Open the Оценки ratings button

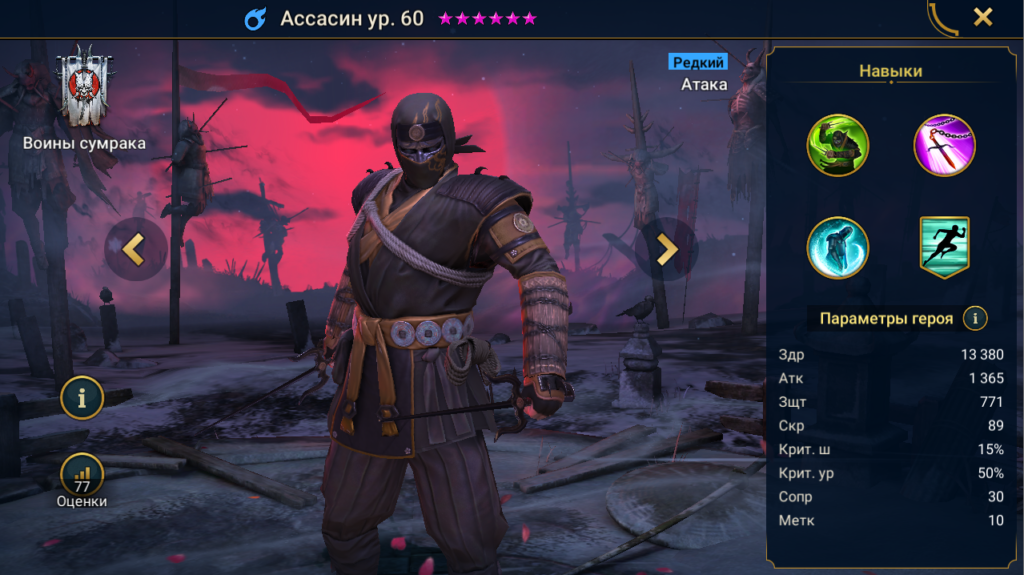[x=82, y=478]
